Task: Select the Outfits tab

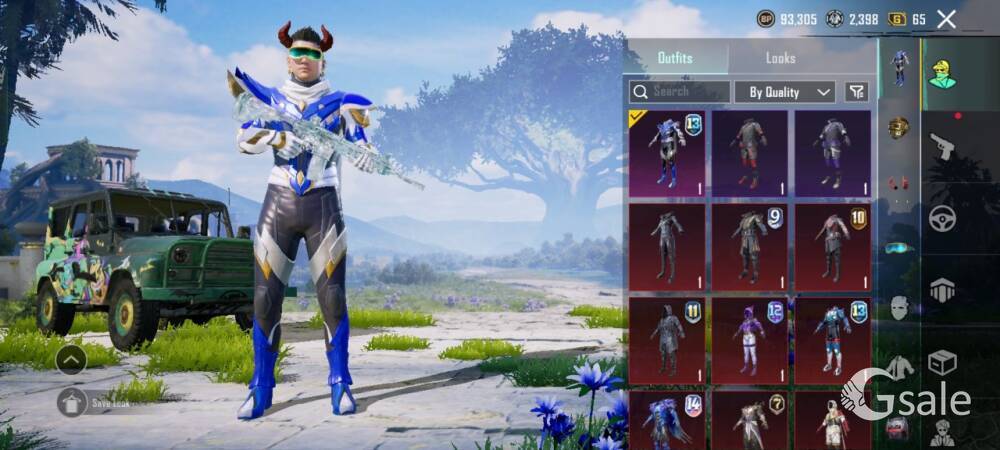Action: coord(675,58)
